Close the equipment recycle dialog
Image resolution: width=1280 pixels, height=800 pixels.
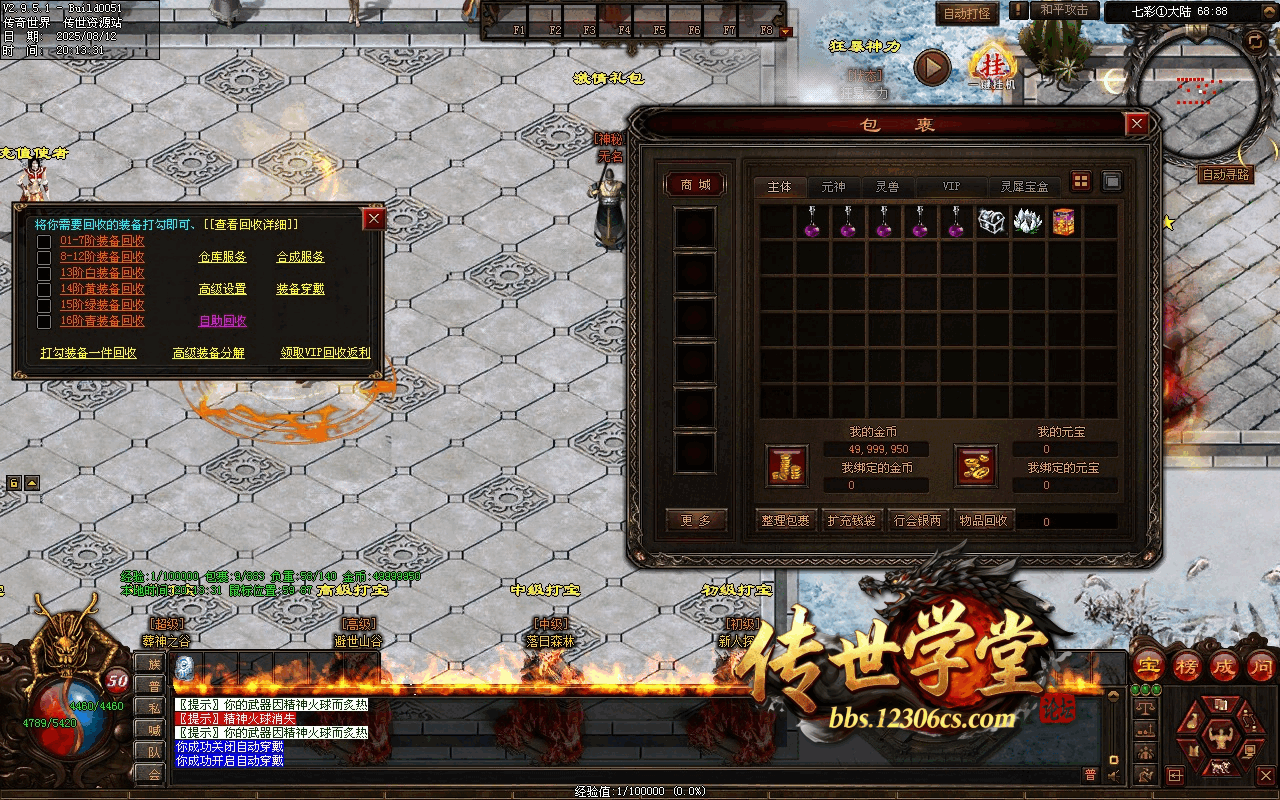coord(373,218)
